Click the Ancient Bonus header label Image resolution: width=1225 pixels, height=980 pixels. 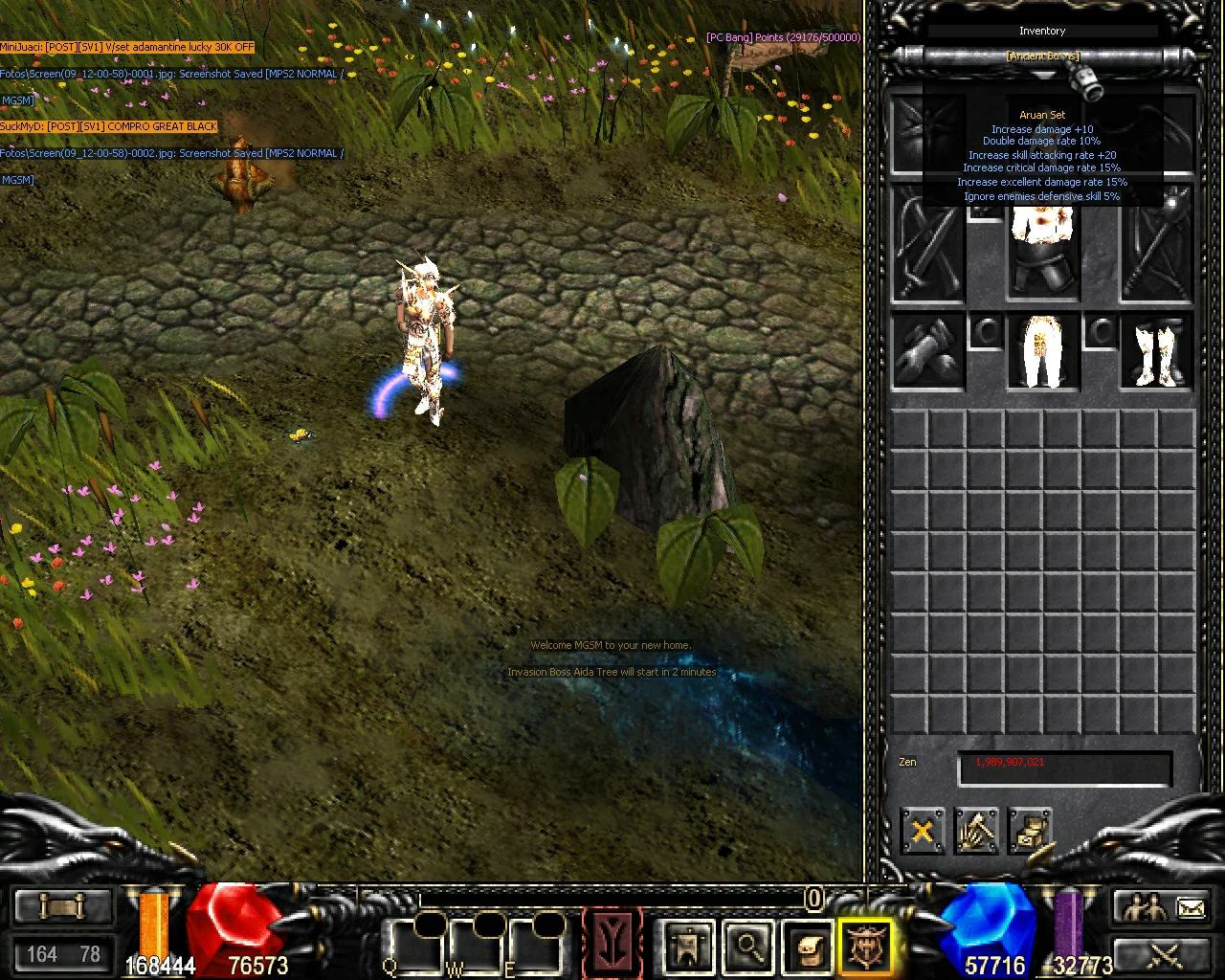click(x=1042, y=56)
